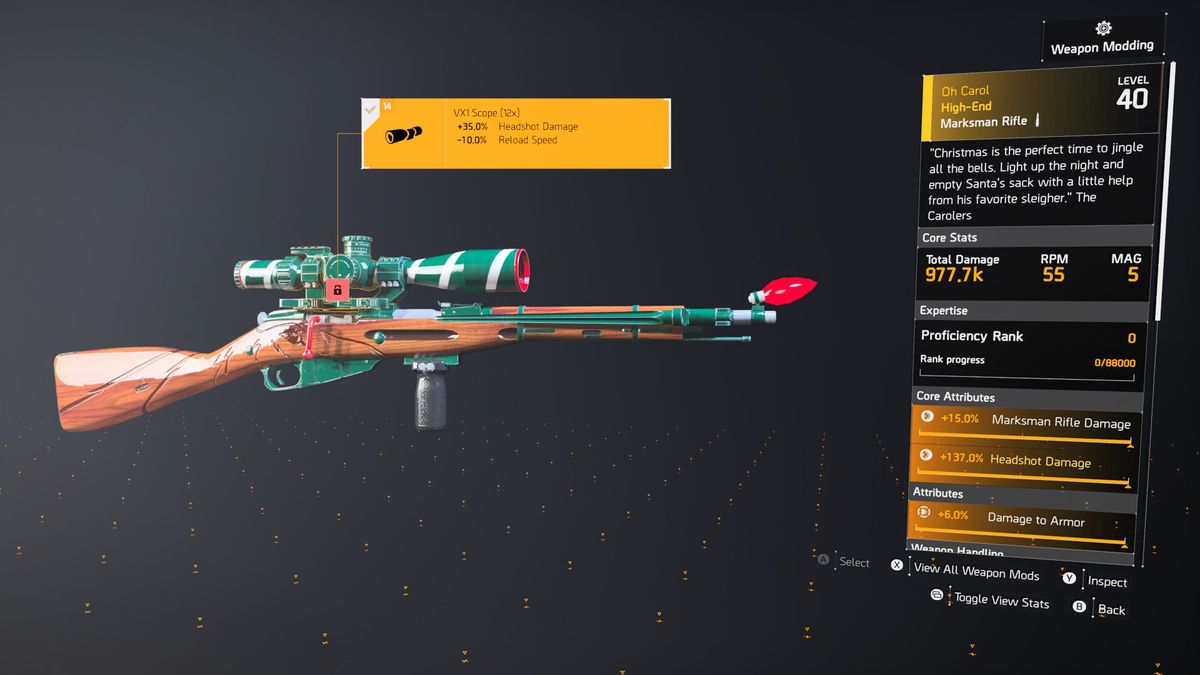Click the Select prompt label
This screenshot has height=675, width=1200.
854,563
